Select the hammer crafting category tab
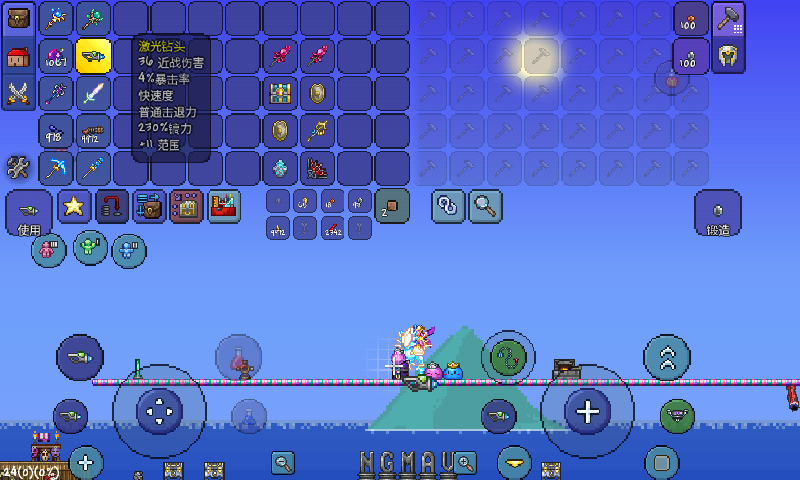Viewport: 800px width, 480px height. pyautogui.click(x=728, y=19)
